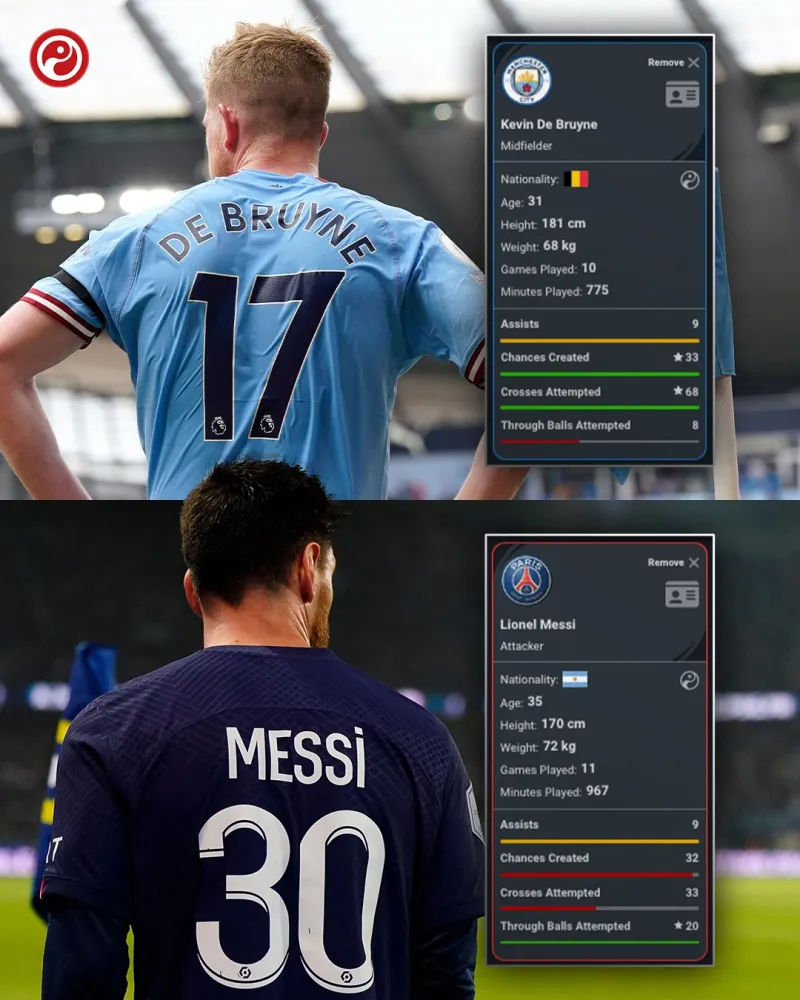
Task: Click the swirl icon beside the Belgian flag
Action: click(689, 180)
